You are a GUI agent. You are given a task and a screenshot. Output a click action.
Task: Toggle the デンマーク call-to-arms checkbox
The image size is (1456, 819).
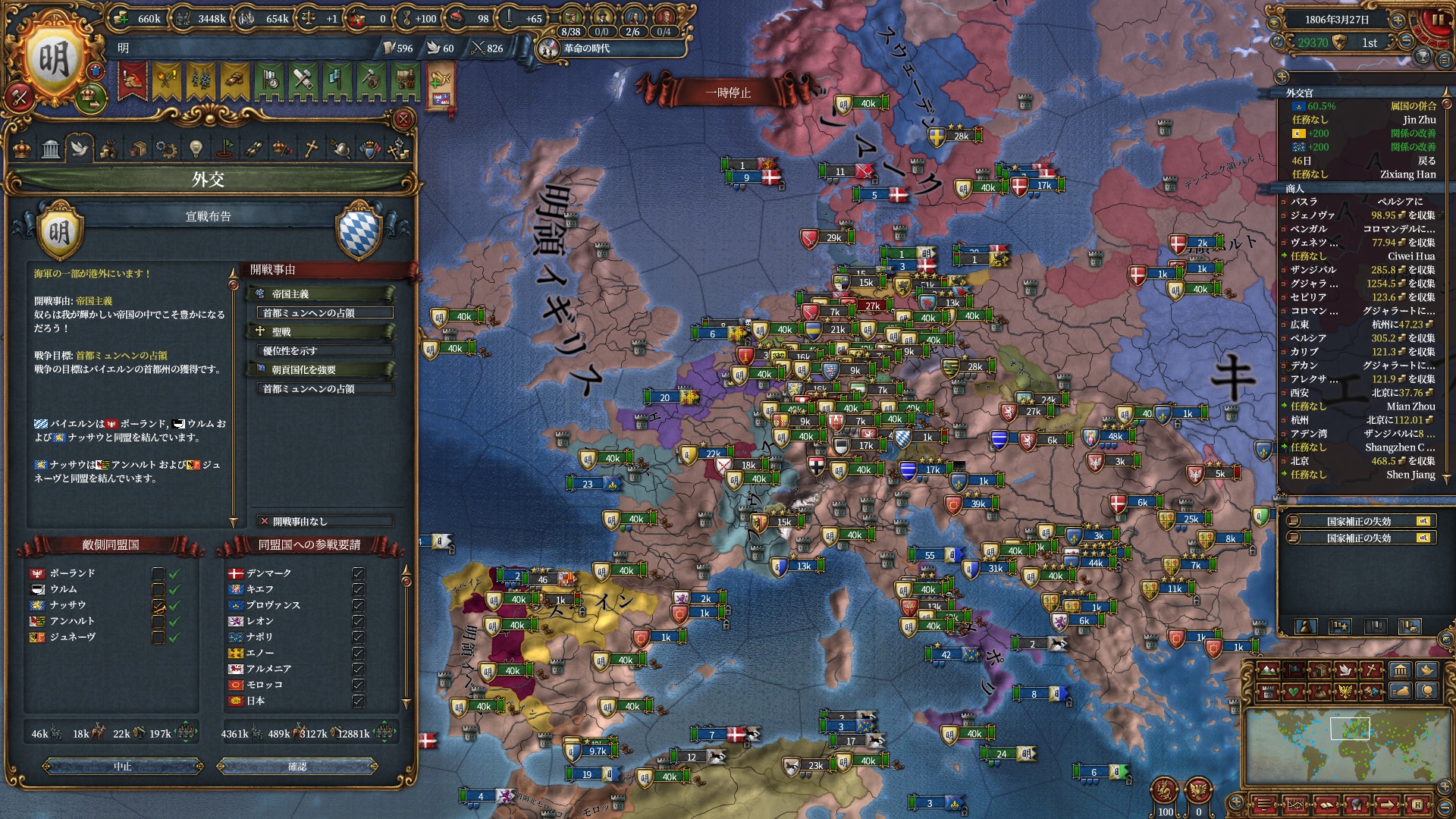[358, 573]
